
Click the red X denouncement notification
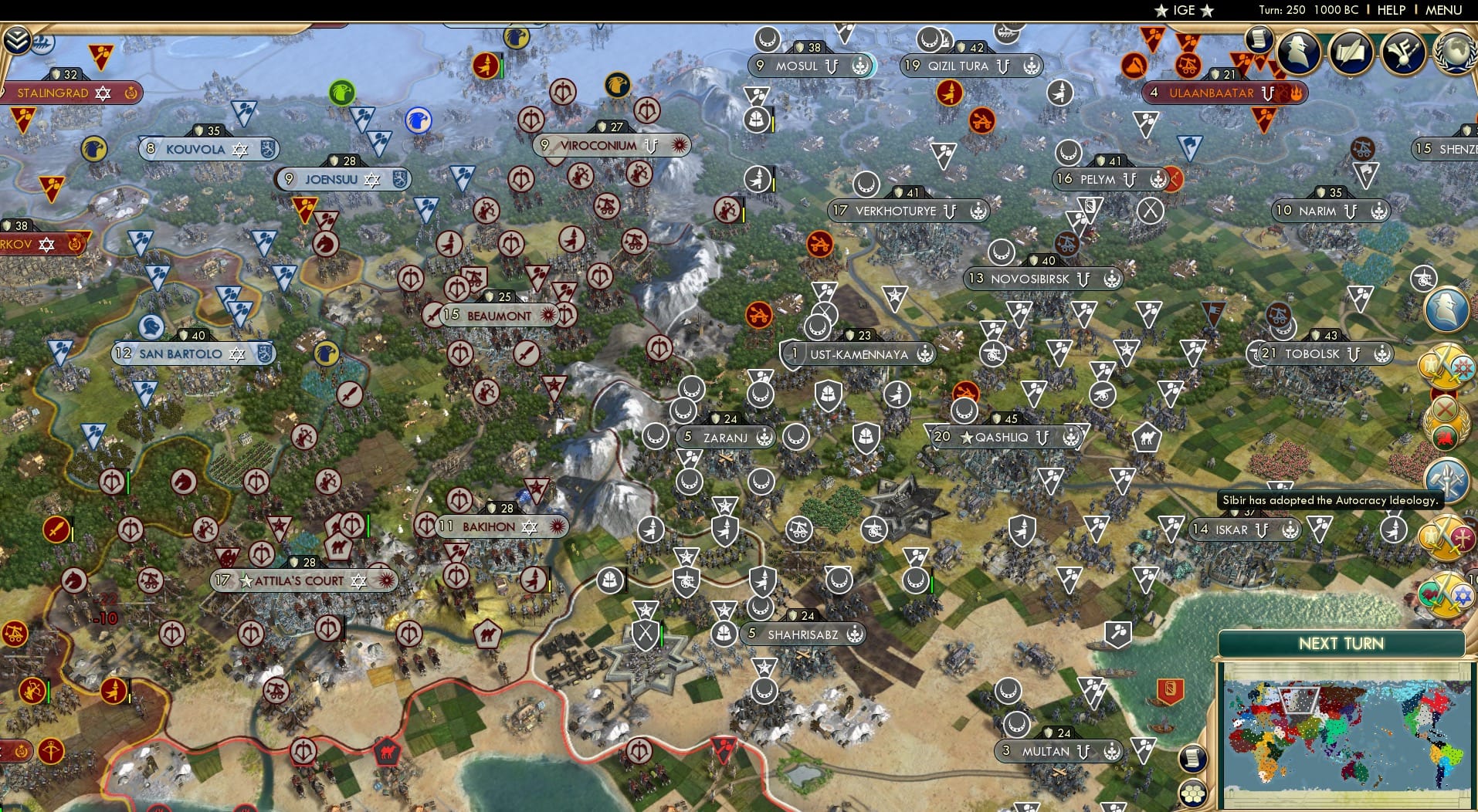(1444, 409)
